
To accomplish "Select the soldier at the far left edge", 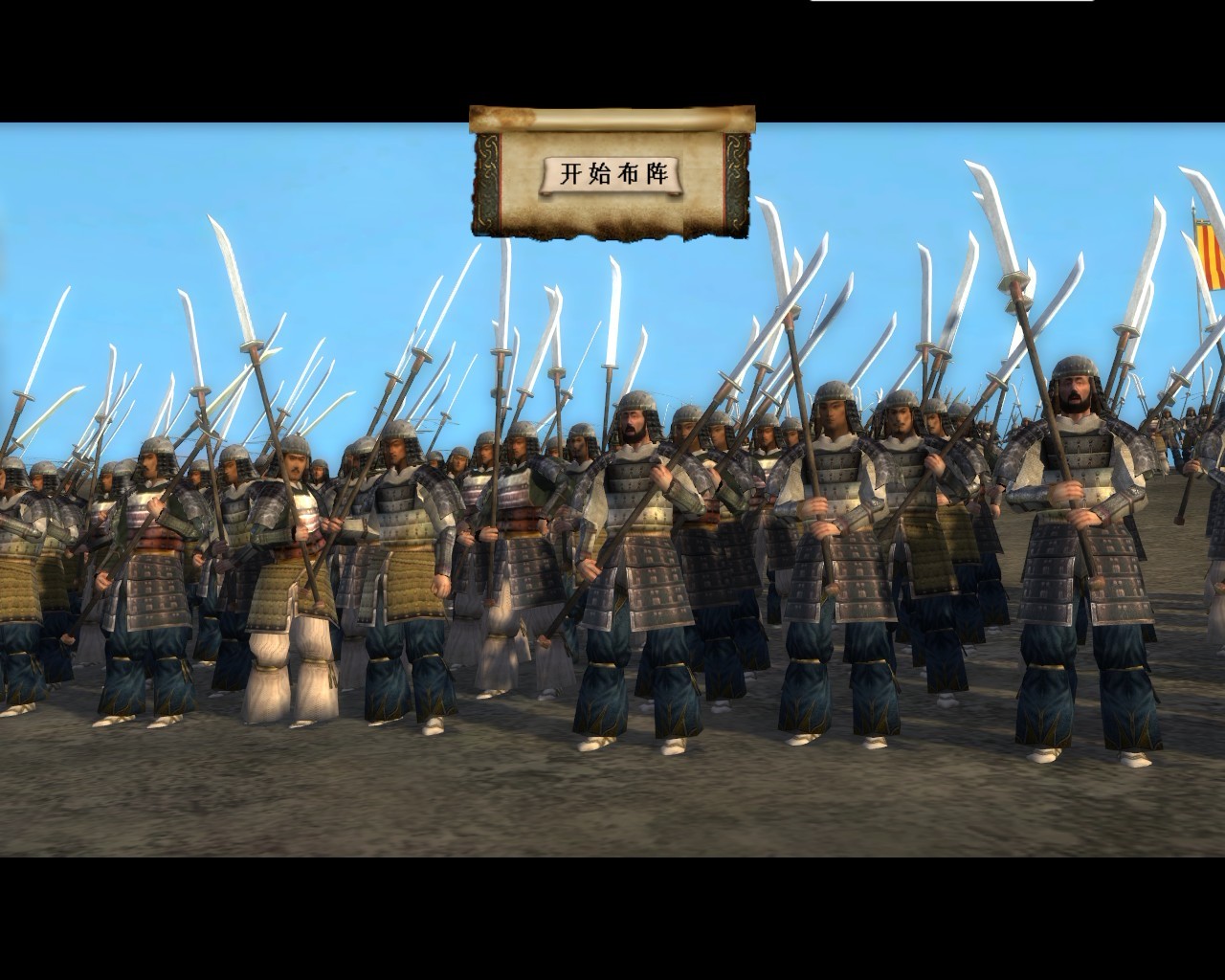I will pos(19,536).
